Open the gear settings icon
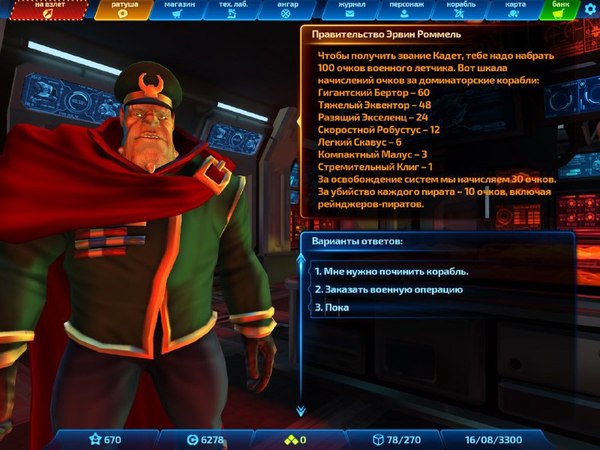Viewport: 600px width, 450px height. pyautogui.click(x=590, y=8)
